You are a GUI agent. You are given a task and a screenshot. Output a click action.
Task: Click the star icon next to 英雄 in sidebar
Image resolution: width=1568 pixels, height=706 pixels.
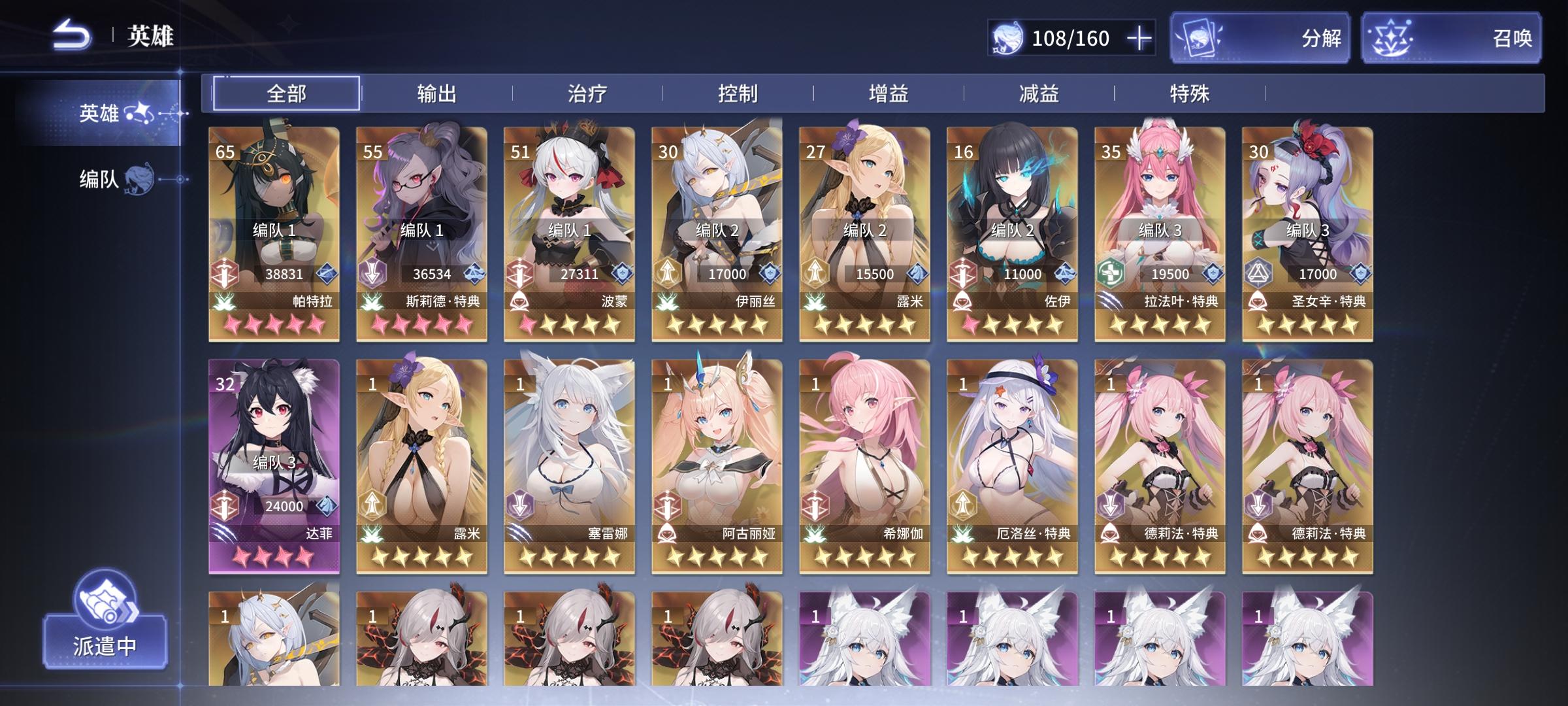139,113
